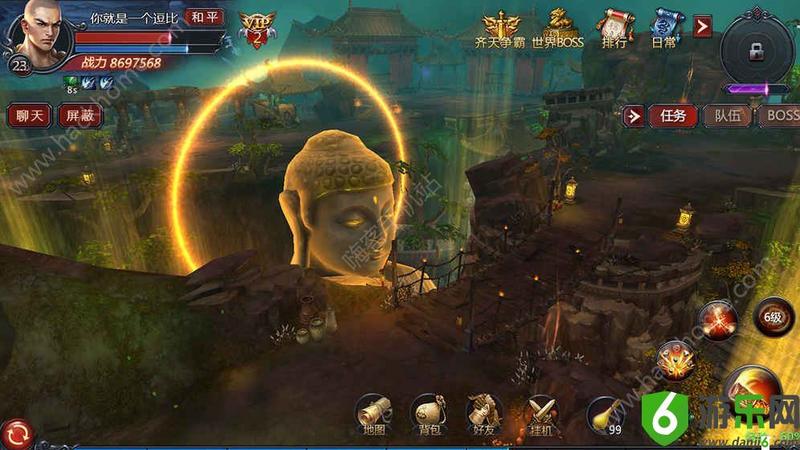
Task: Expand the top icon row arrow
Action: click(x=703, y=26)
